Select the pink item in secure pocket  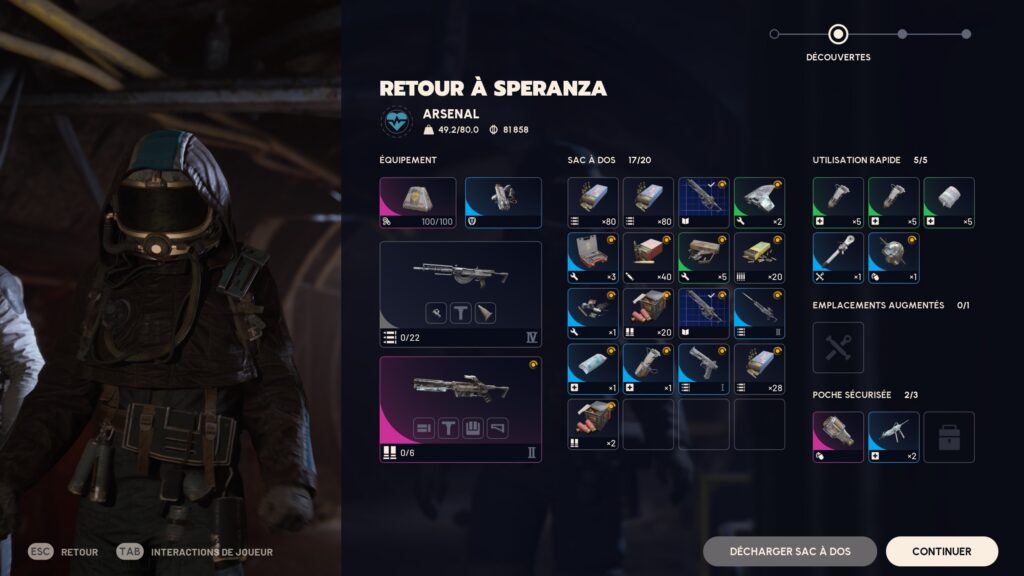(838, 437)
